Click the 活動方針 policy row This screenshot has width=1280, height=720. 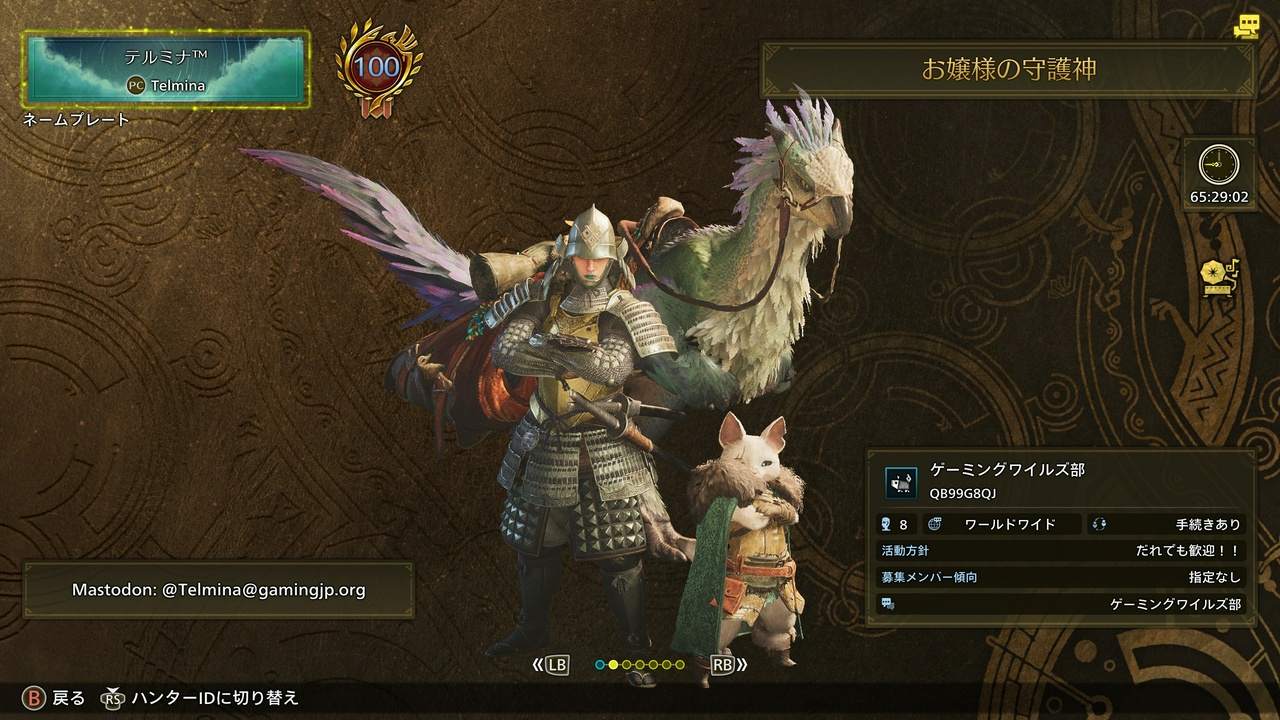pyautogui.click(x=1061, y=551)
